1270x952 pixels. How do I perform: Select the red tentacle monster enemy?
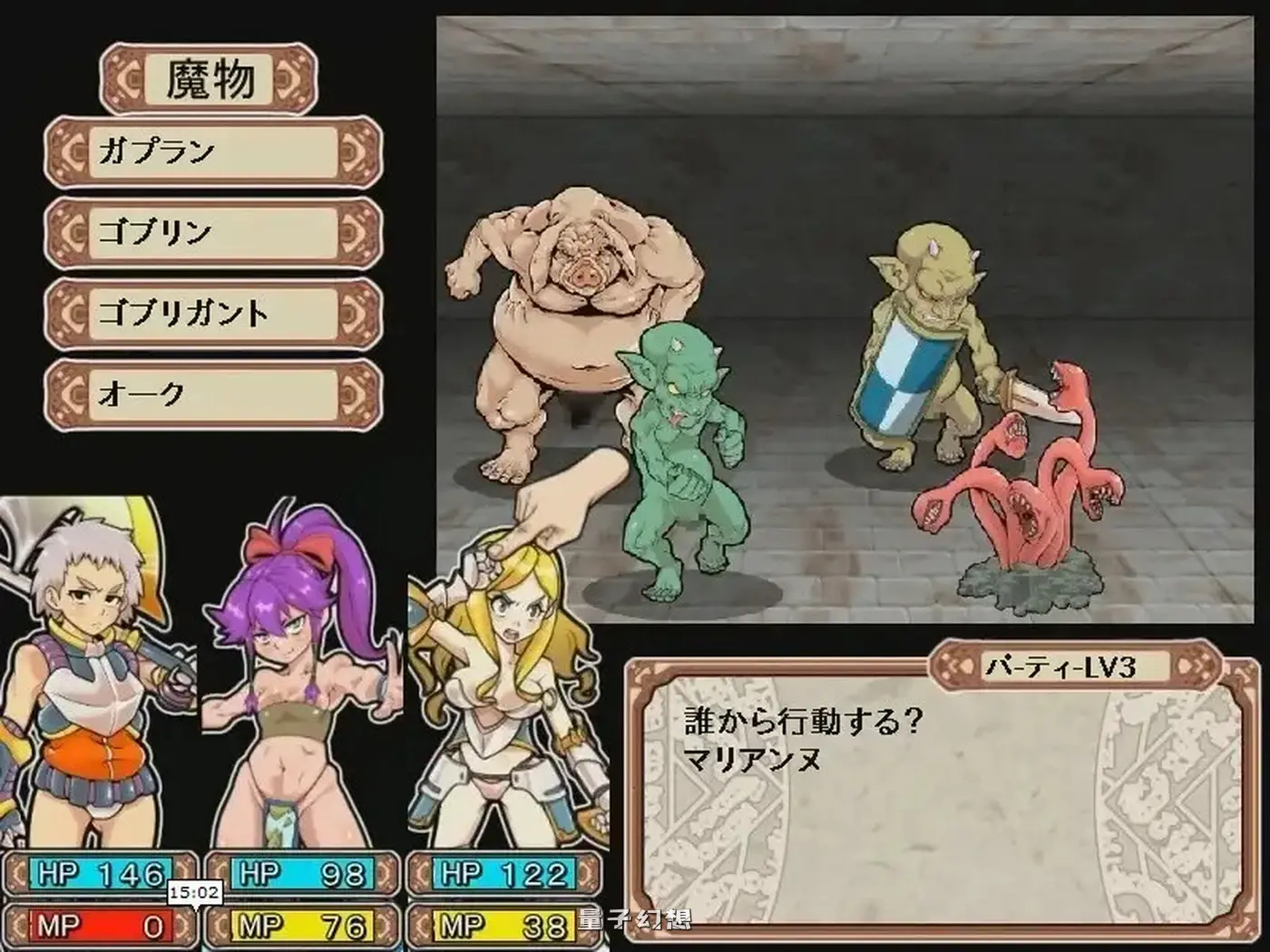(x=1016, y=490)
